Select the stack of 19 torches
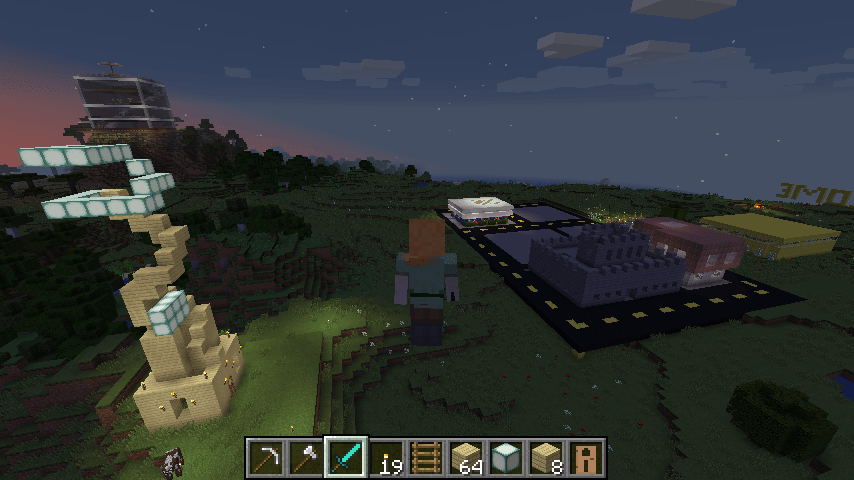The width and height of the screenshot is (854, 480). (x=387, y=457)
